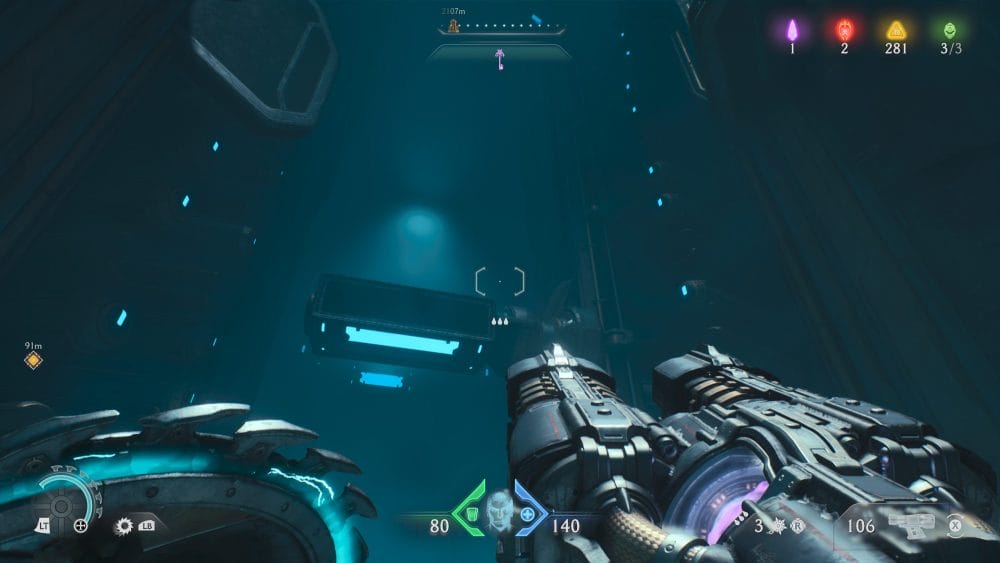Click the objective statue icon on the compass
The width and height of the screenshot is (1000, 563).
(454, 25)
